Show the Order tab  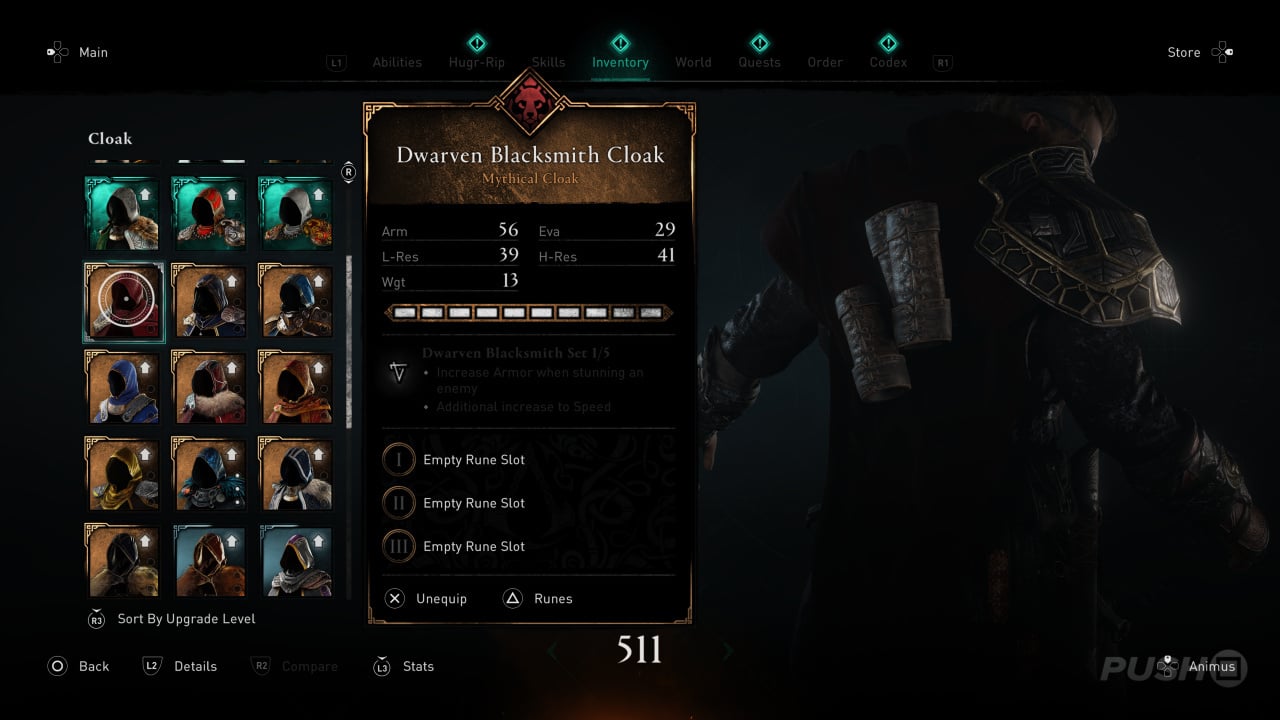[x=825, y=62]
